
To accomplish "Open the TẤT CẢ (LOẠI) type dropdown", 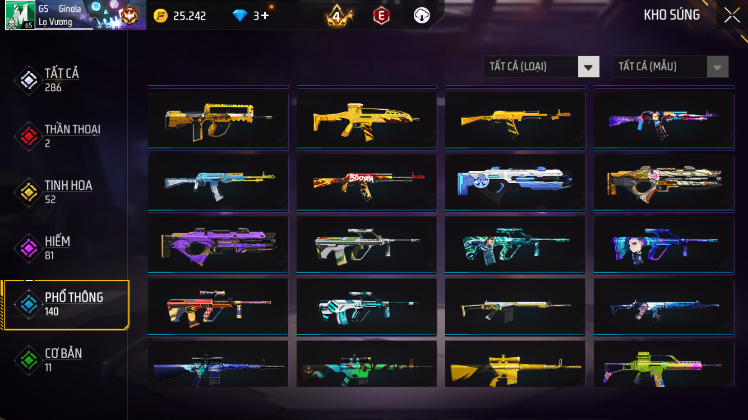I will pyautogui.click(x=541, y=66).
